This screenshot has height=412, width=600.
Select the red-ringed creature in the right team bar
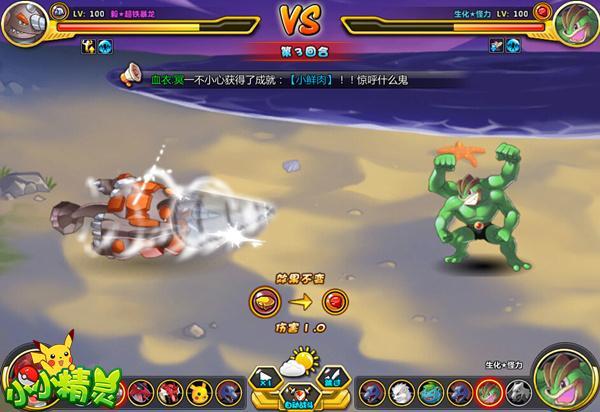tap(488, 390)
